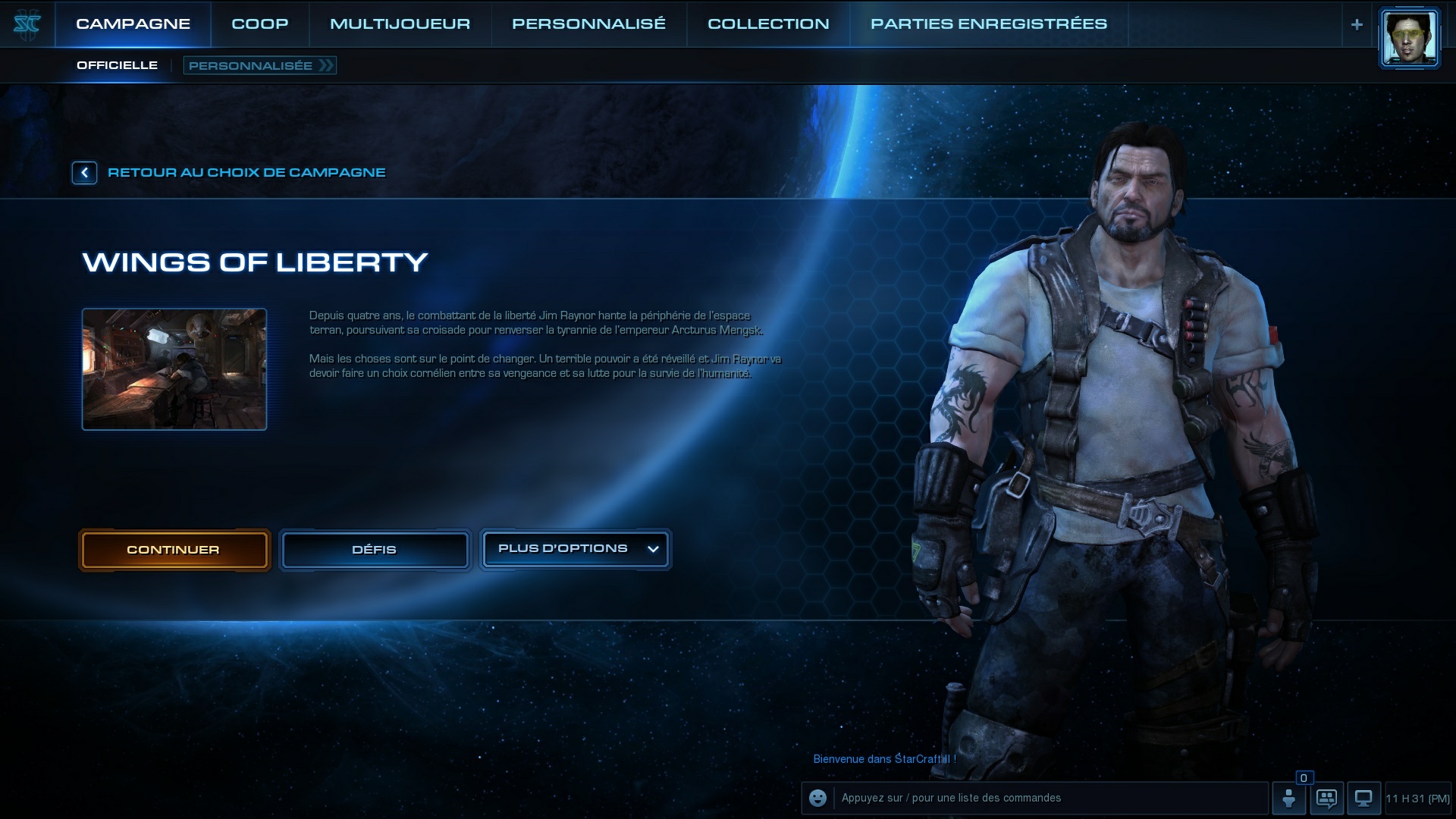1456x819 pixels.
Task: Focus the chat command input field
Action: (1050, 798)
